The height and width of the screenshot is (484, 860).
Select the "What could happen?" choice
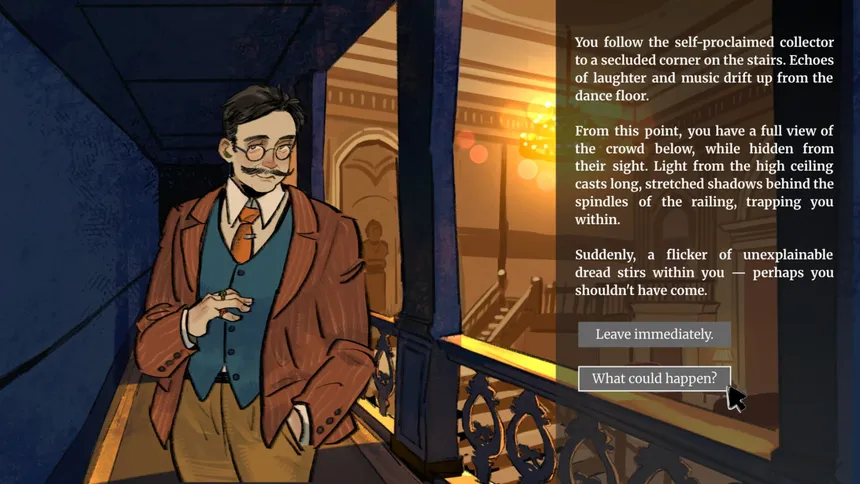[654, 378]
